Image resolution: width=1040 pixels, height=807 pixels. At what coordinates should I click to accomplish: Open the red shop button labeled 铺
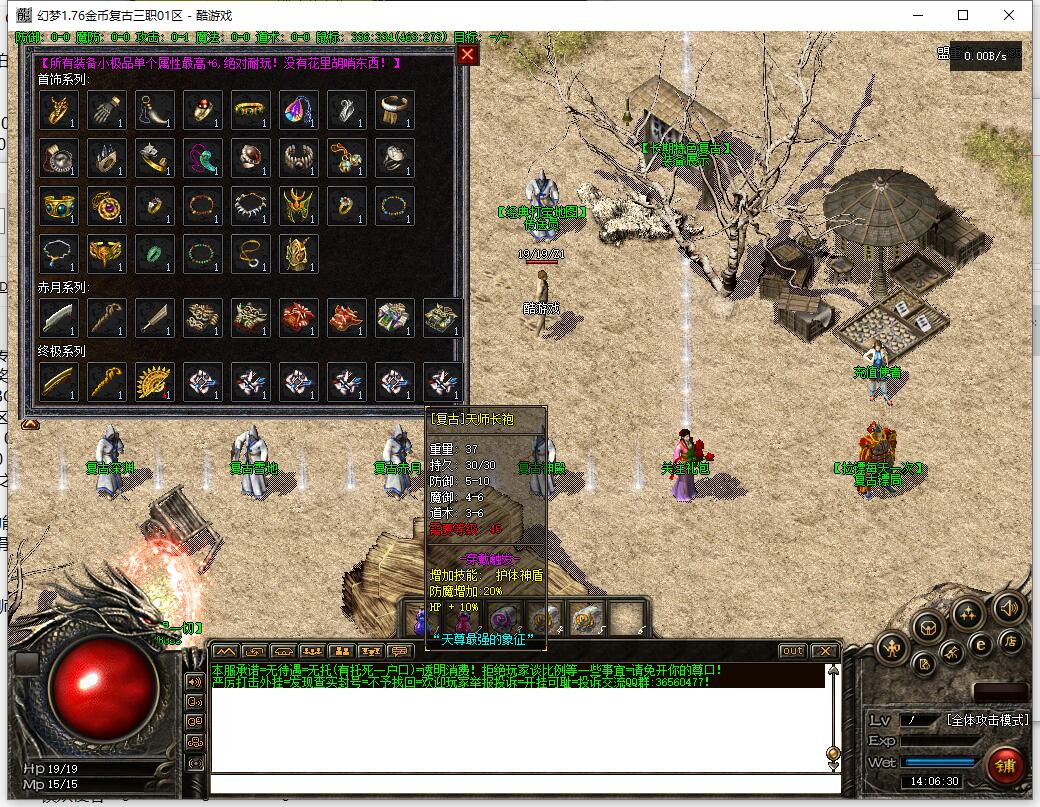(x=1005, y=766)
